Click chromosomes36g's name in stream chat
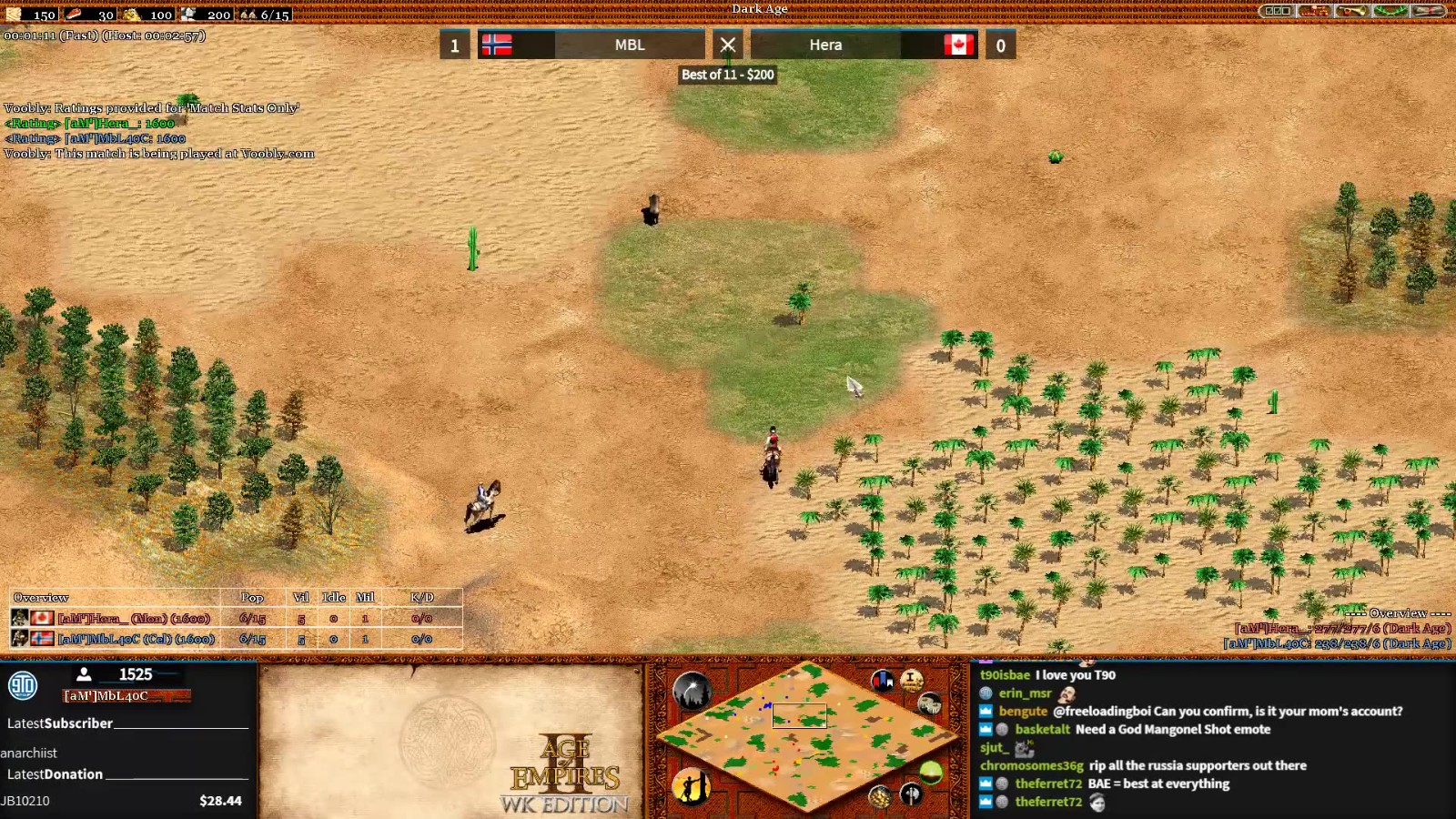 point(1031,766)
